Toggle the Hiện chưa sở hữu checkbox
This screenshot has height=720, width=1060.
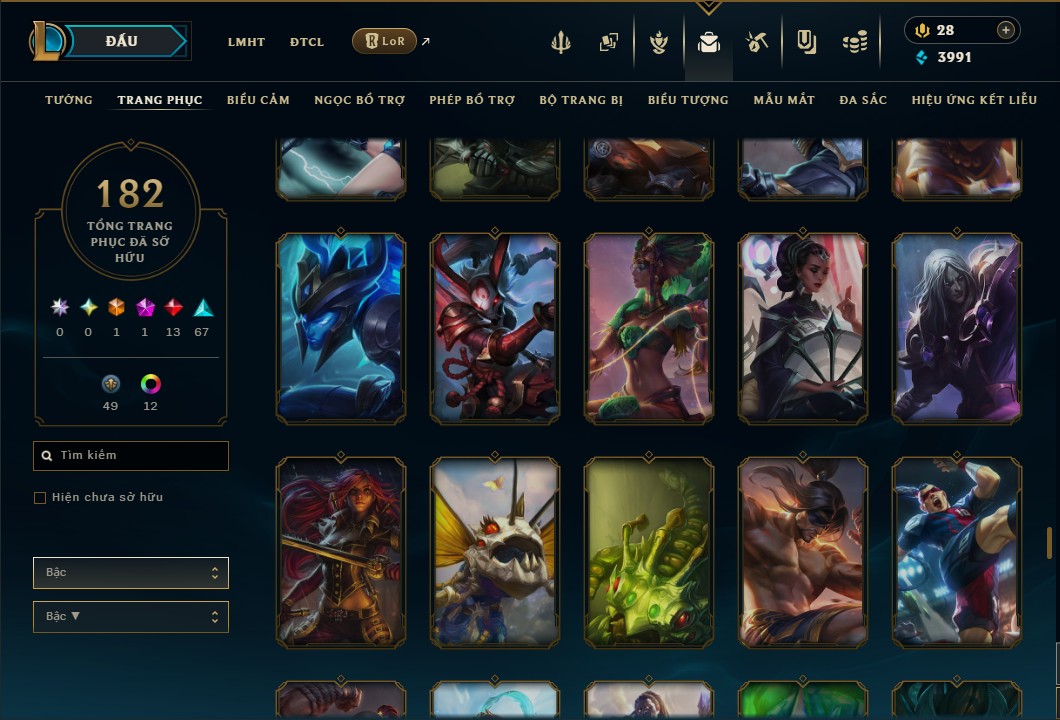click(x=40, y=497)
